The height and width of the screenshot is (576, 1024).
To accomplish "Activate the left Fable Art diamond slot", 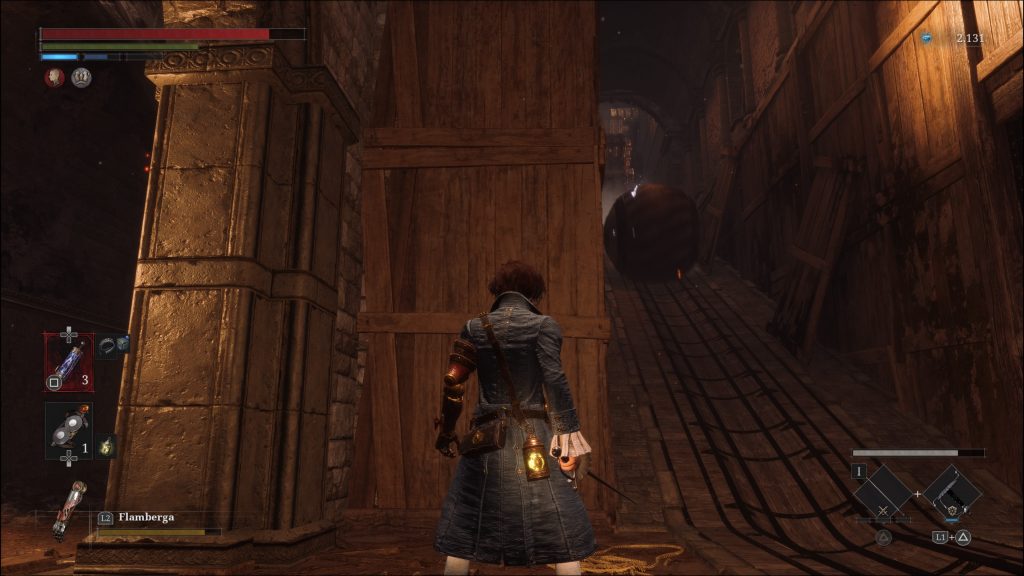I will coord(883,492).
